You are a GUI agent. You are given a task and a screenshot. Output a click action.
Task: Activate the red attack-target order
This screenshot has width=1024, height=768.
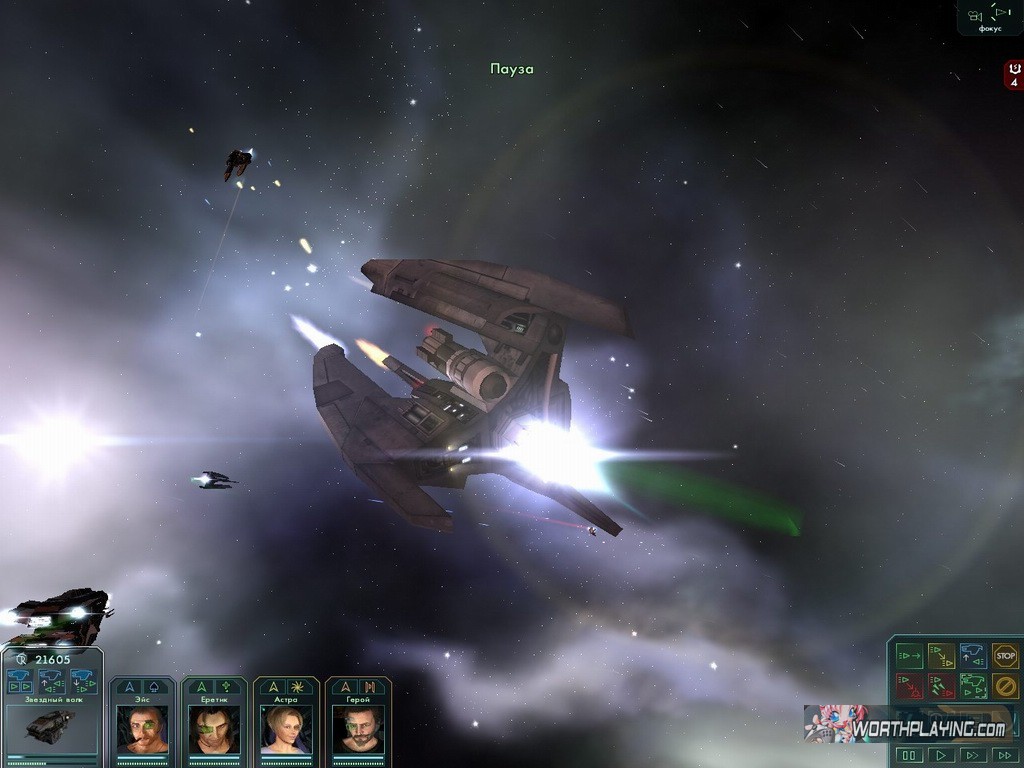tap(909, 686)
